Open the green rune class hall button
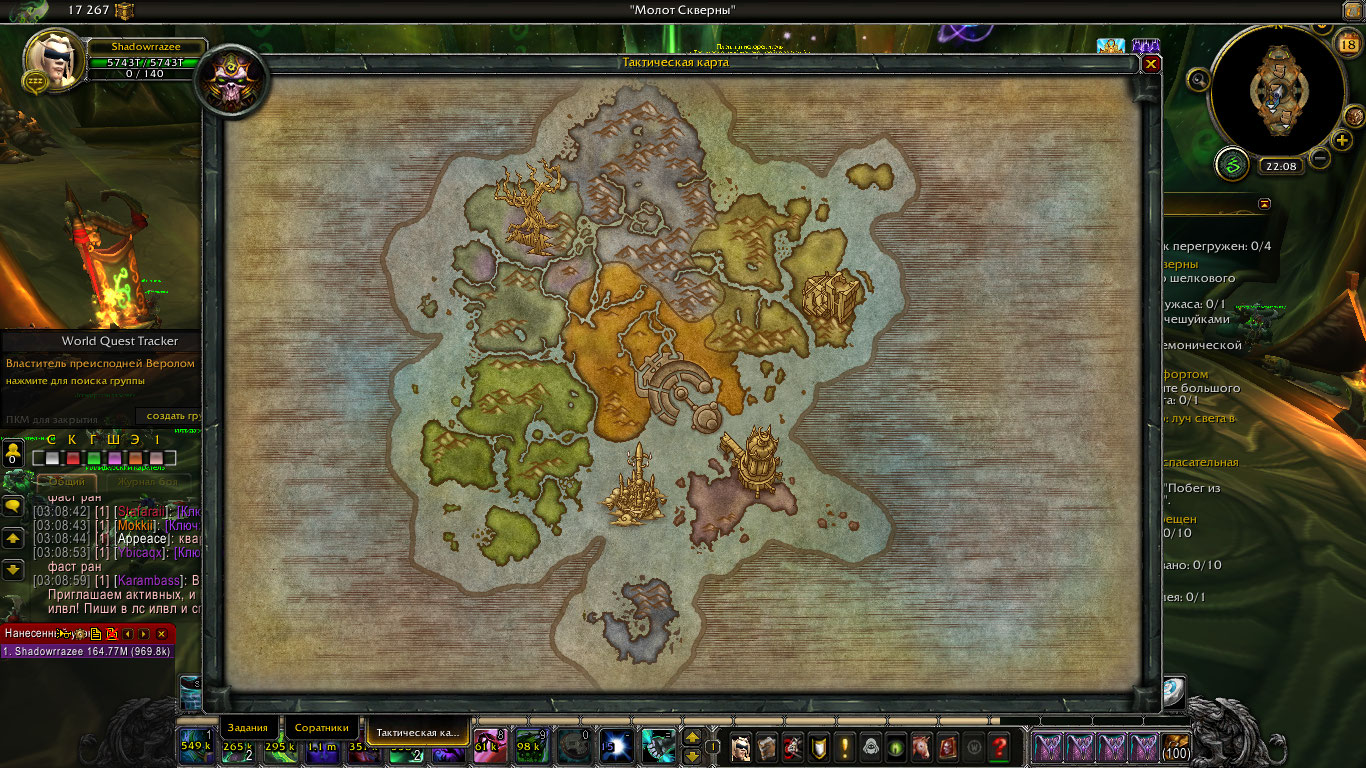 pyautogui.click(x=1232, y=163)
